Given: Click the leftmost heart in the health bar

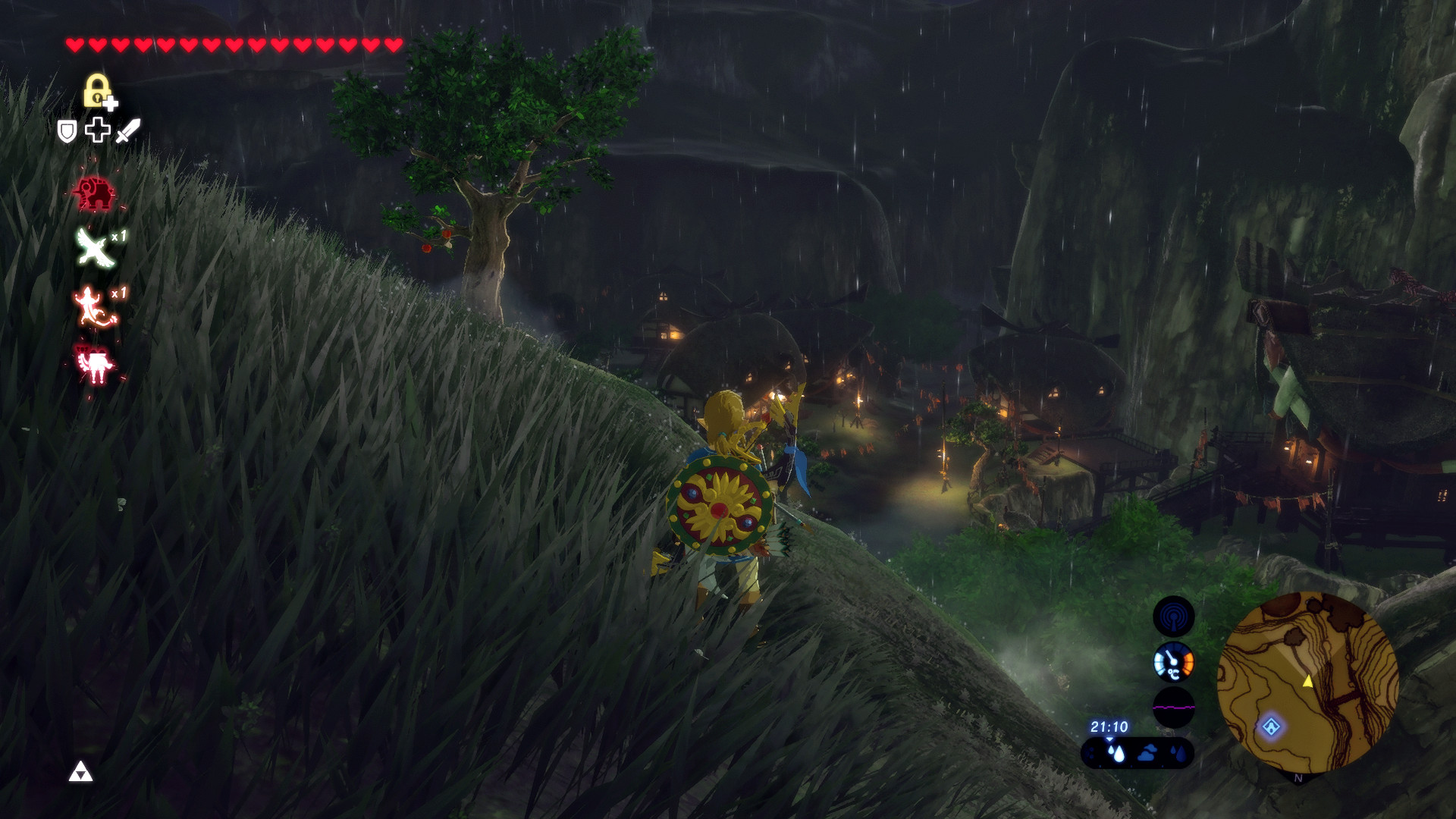Looking at the screenshot, I should [75, 44].
